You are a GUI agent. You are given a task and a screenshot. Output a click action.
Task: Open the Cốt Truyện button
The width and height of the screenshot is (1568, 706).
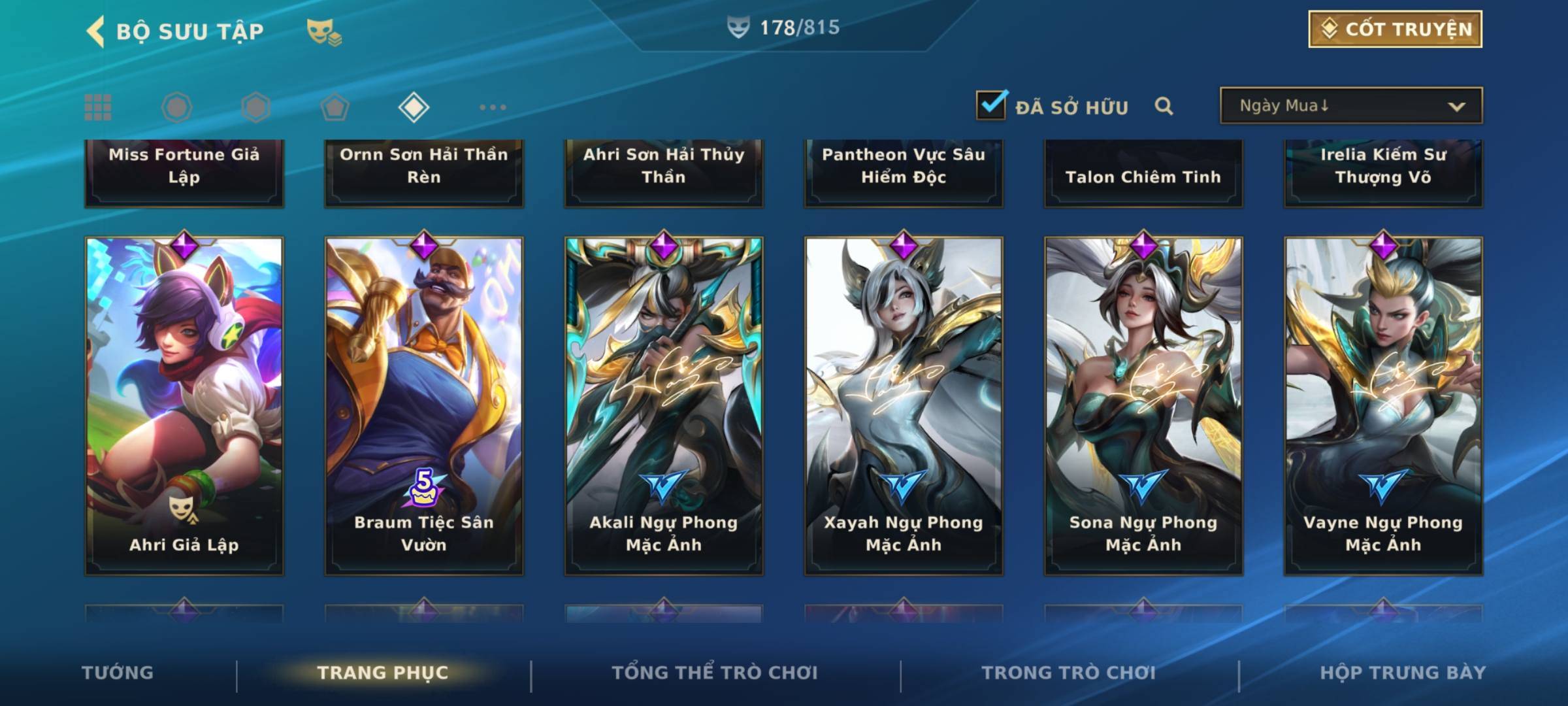click(1395, 29)
